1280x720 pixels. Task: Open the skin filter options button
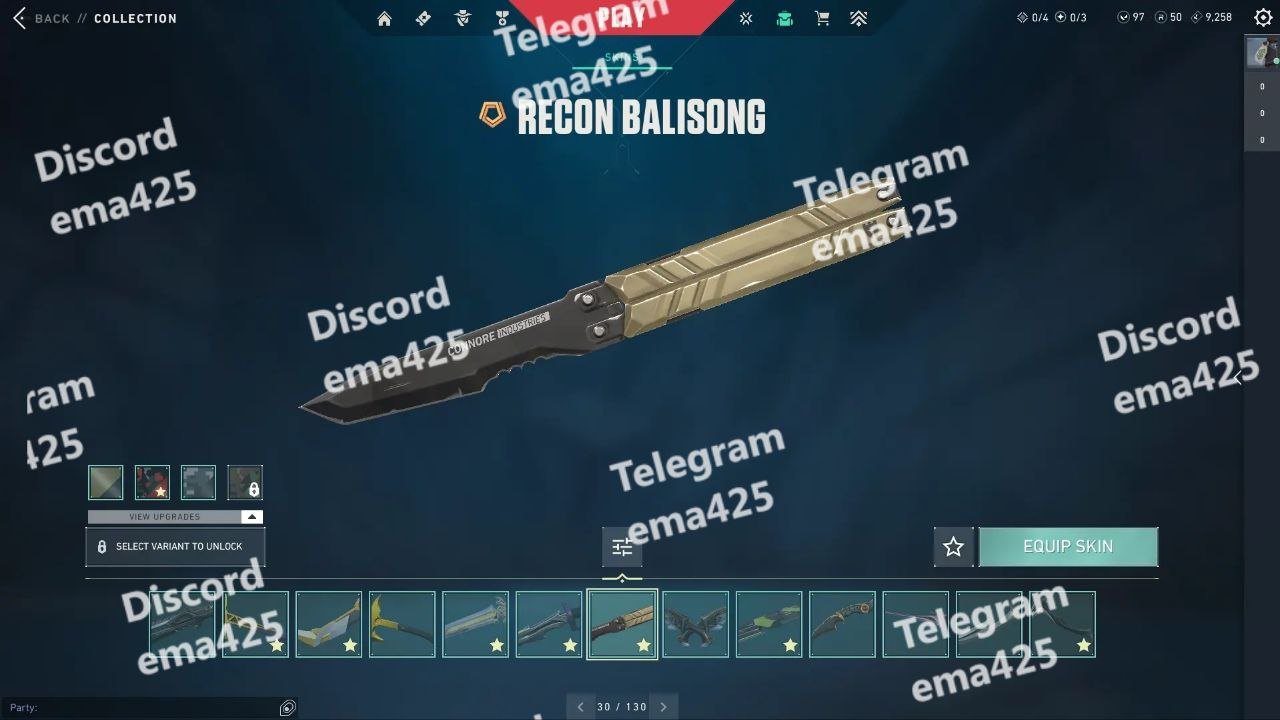(622, 547)
